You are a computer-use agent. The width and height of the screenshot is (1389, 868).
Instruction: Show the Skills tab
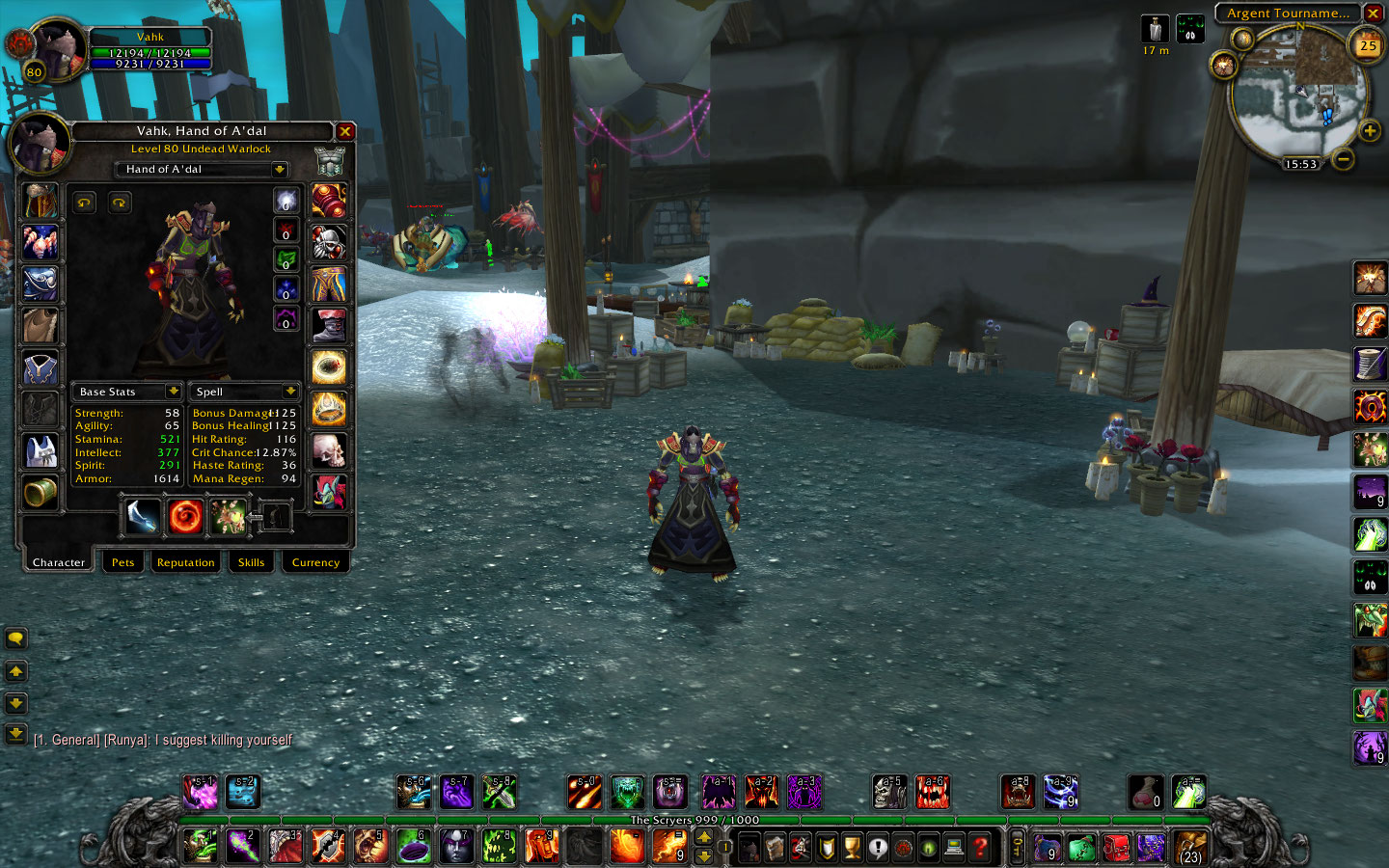251,562
